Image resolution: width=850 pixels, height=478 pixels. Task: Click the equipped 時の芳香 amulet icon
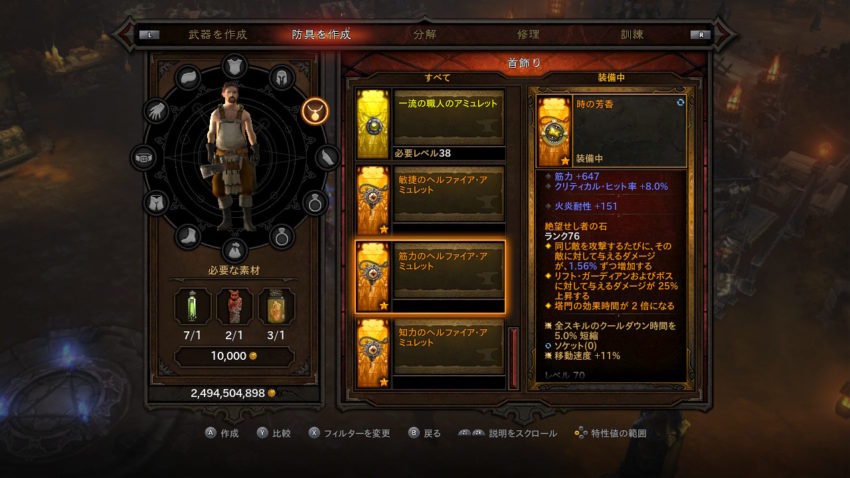click(x=555, y=131)
